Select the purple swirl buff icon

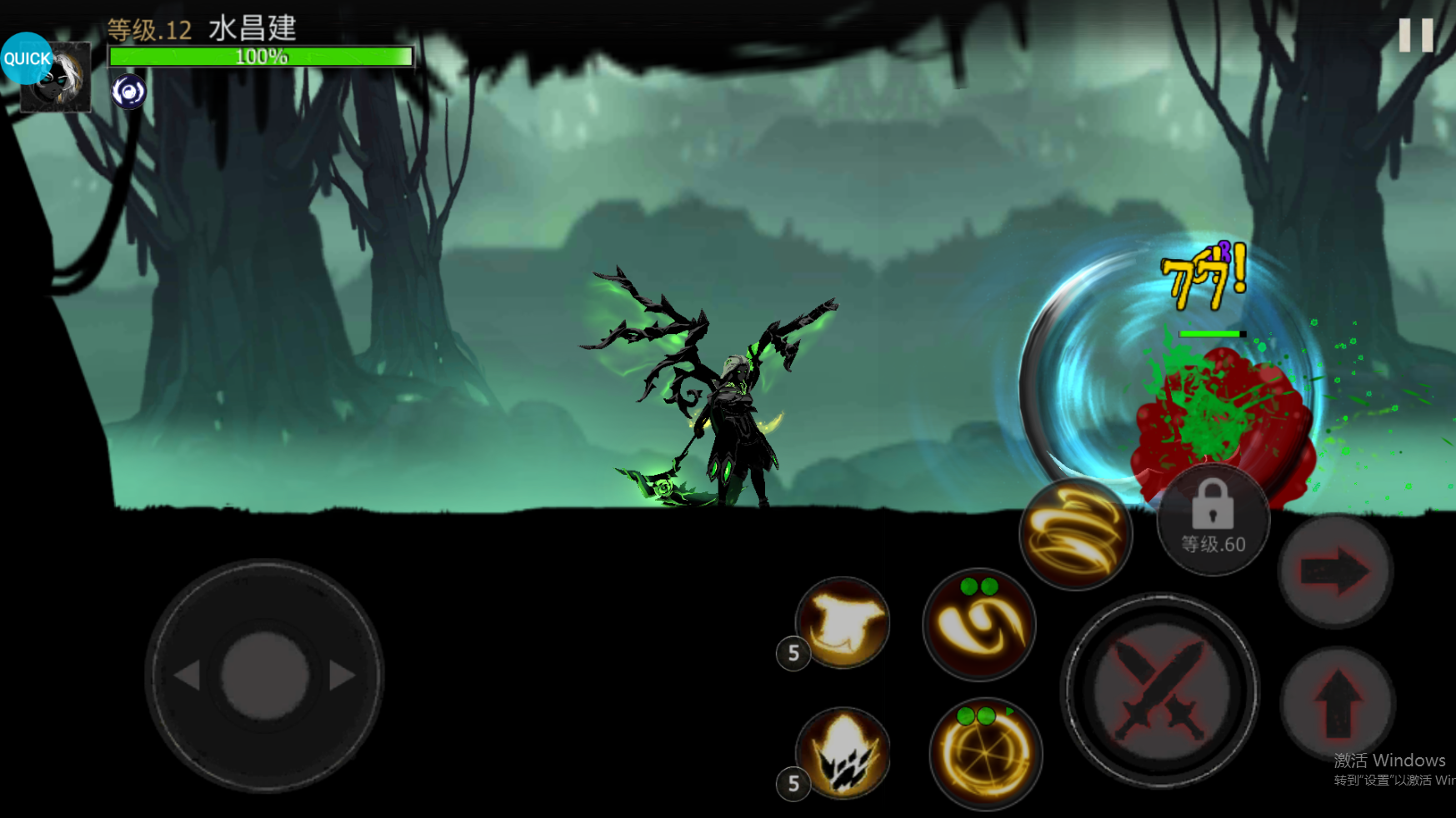129,92
